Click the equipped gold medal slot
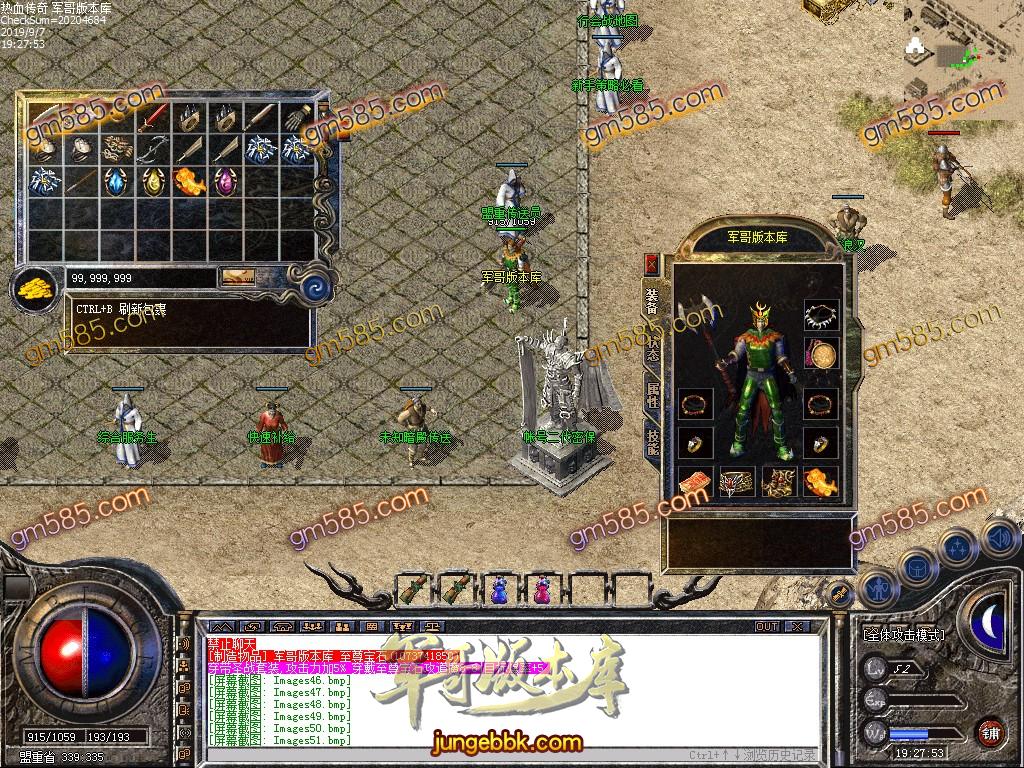Image resolution: width=1024 pixels, height=768 pixels. pos(821,353)
